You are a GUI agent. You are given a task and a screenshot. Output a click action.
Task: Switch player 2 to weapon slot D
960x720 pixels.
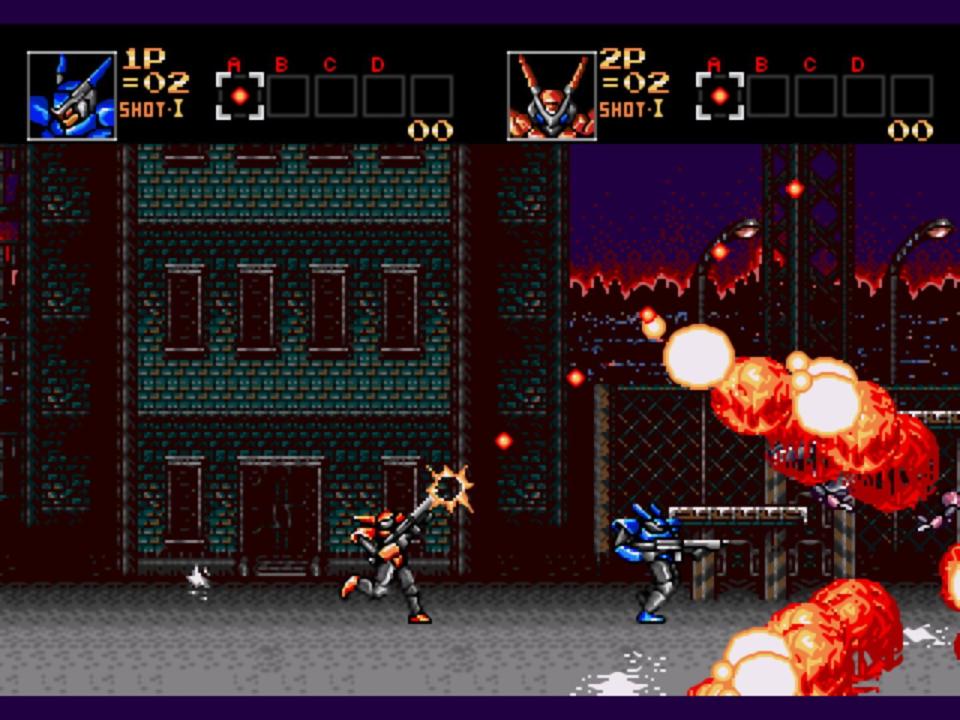864,96
